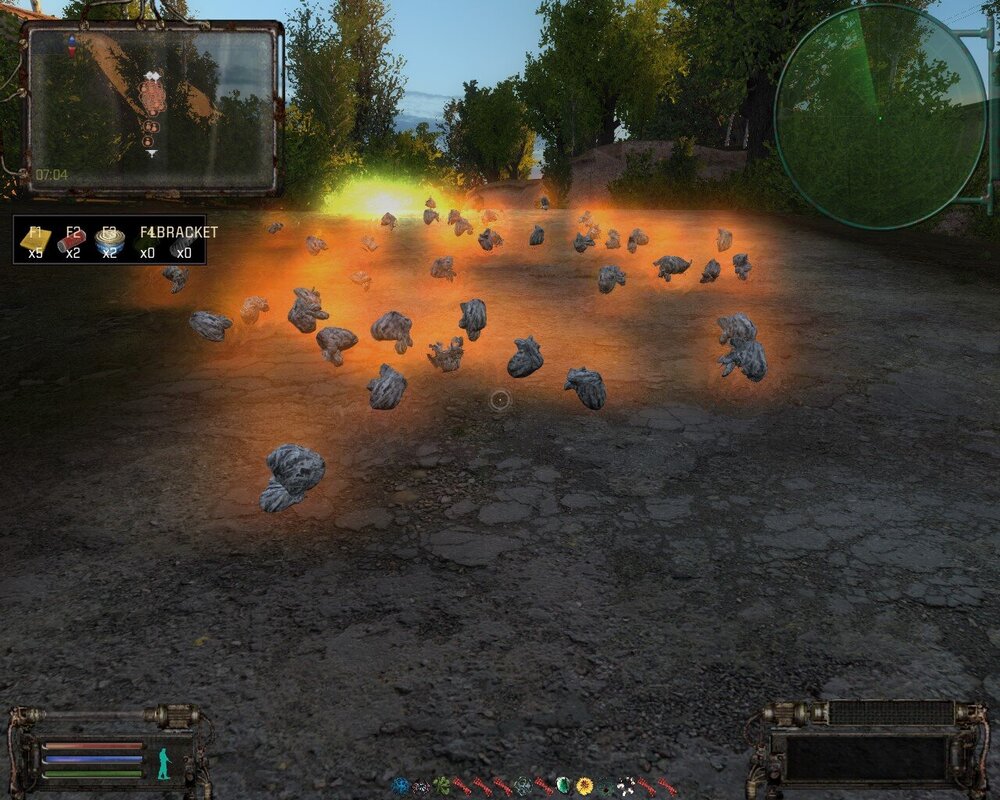Choose the yellow flower-shaped belt artifact
Viewport: 1000px width, 800px height.
(585, 786)
